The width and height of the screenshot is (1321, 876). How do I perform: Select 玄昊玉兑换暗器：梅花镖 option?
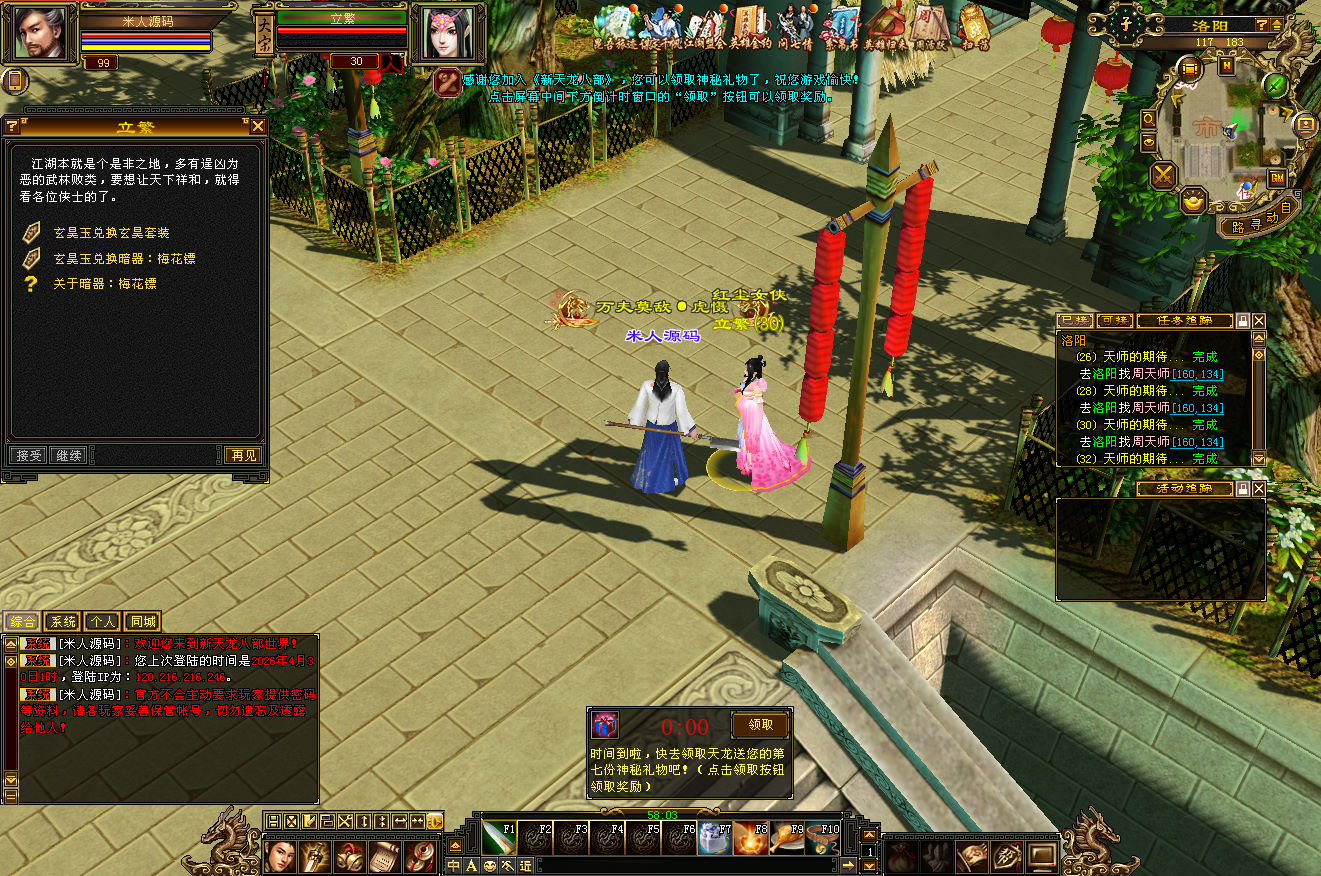[124, 258]
